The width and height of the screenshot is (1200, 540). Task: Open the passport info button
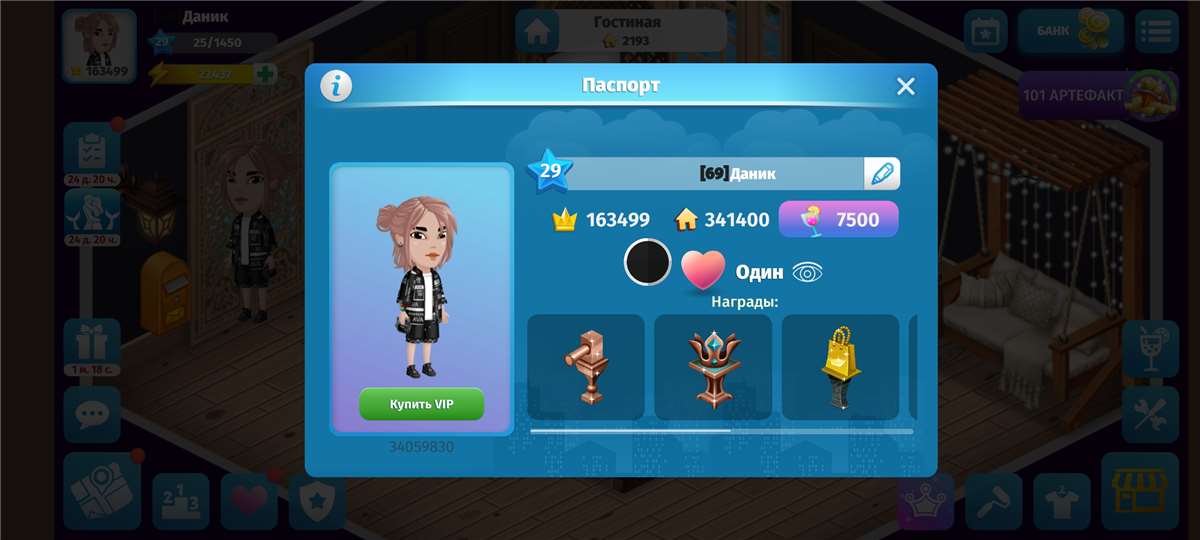[336, 86]
